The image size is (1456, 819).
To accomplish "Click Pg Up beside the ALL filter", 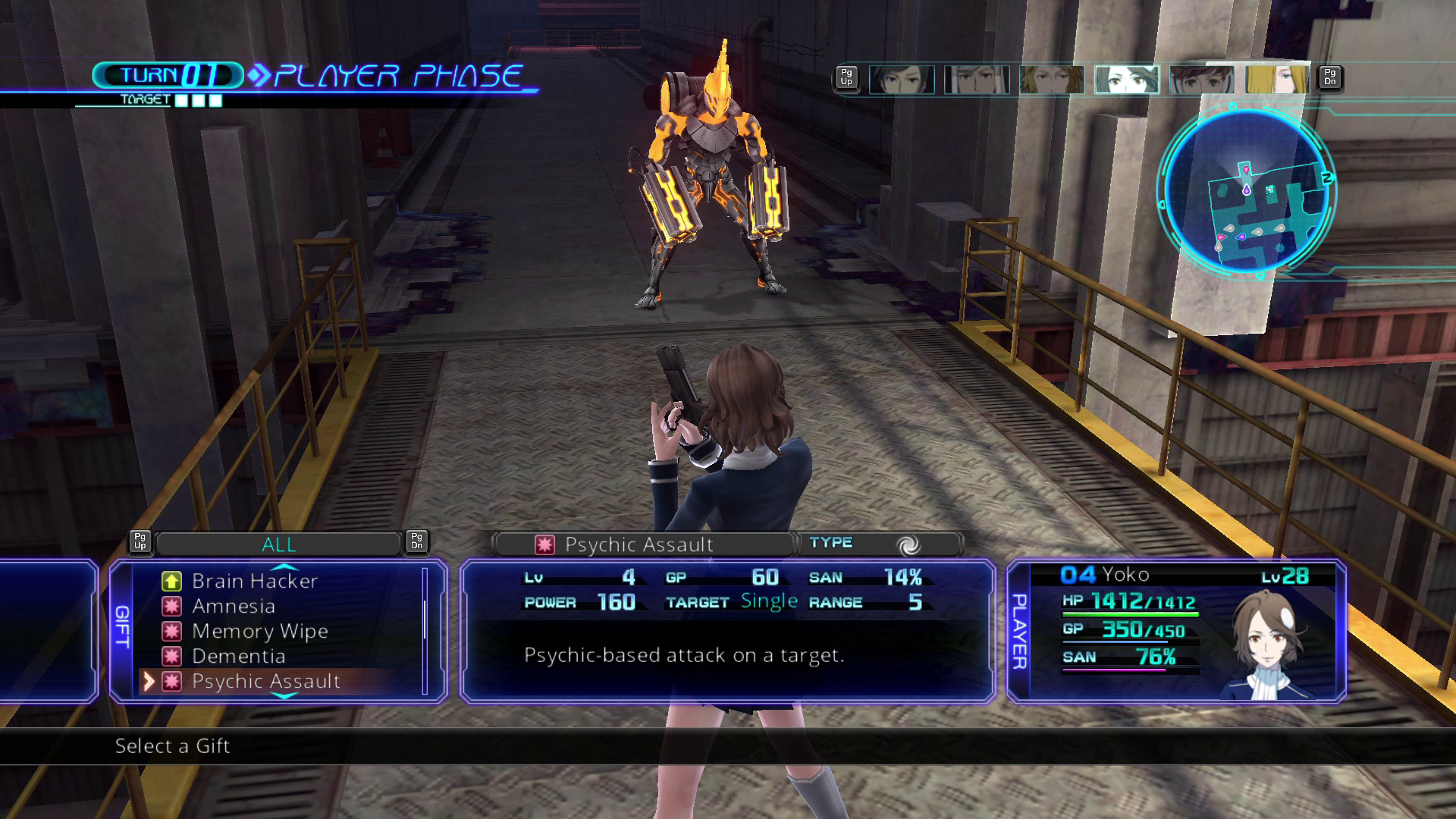I will [140, 541].
